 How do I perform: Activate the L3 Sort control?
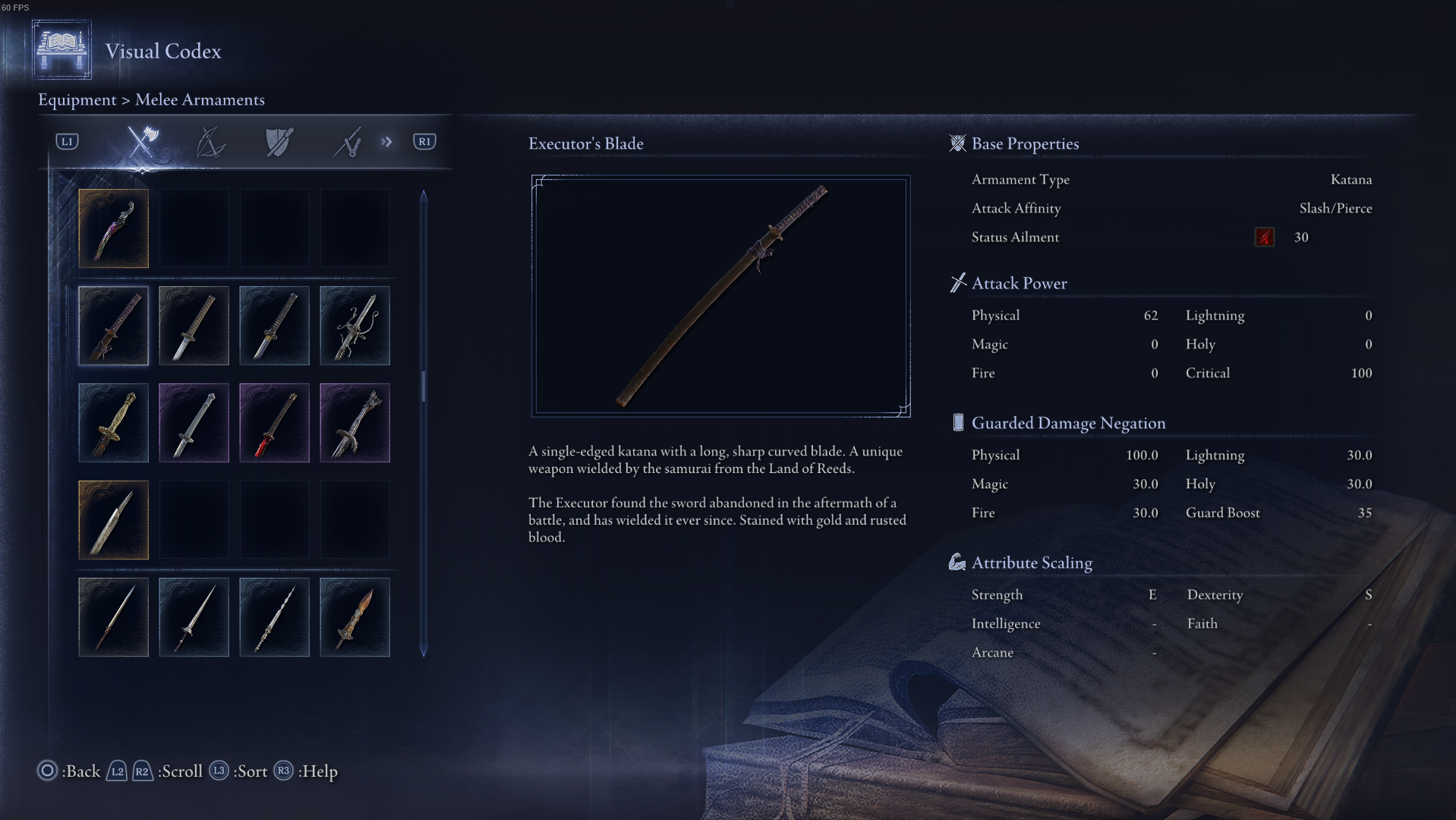219,771
